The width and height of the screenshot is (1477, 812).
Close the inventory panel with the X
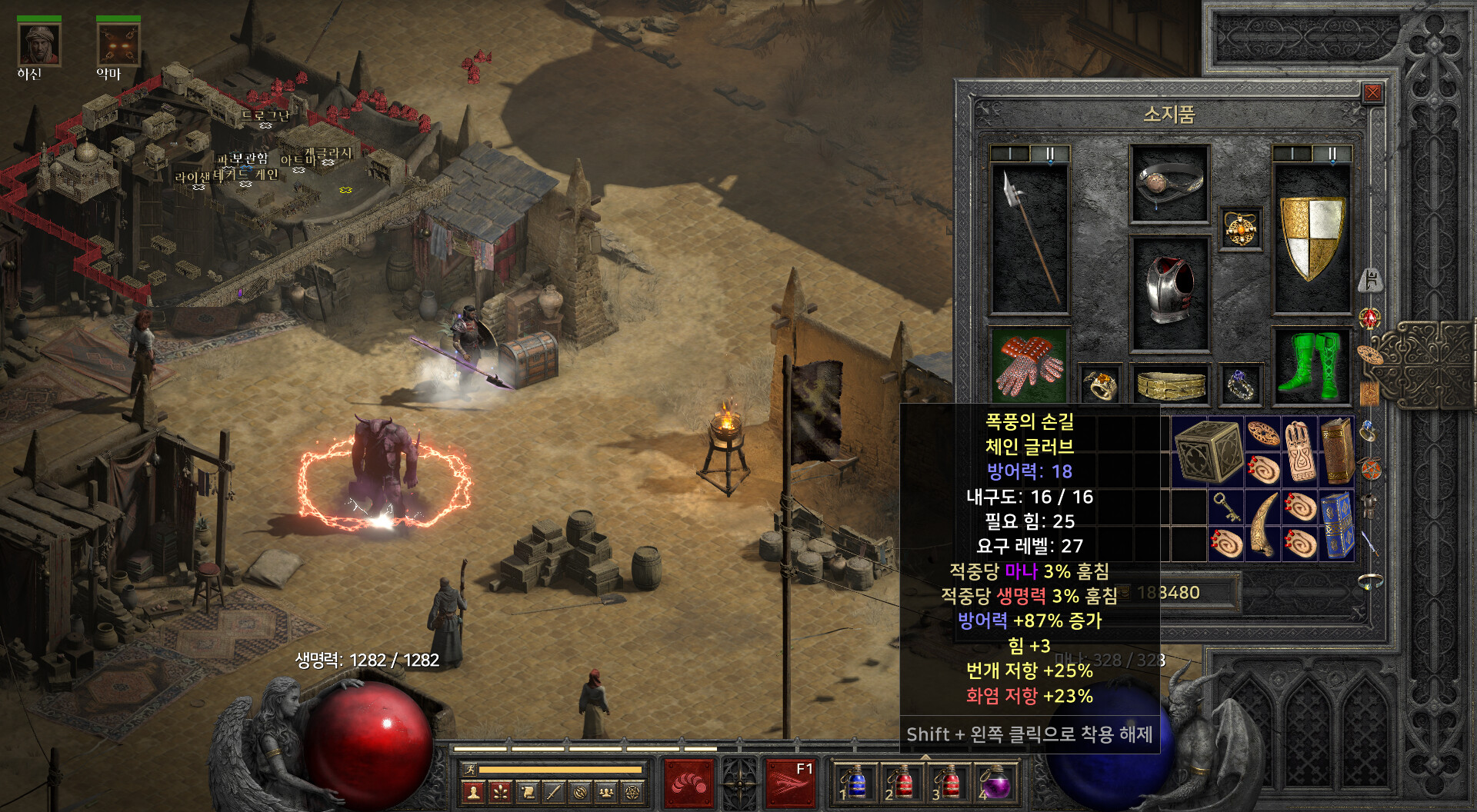coord(1372,94)
